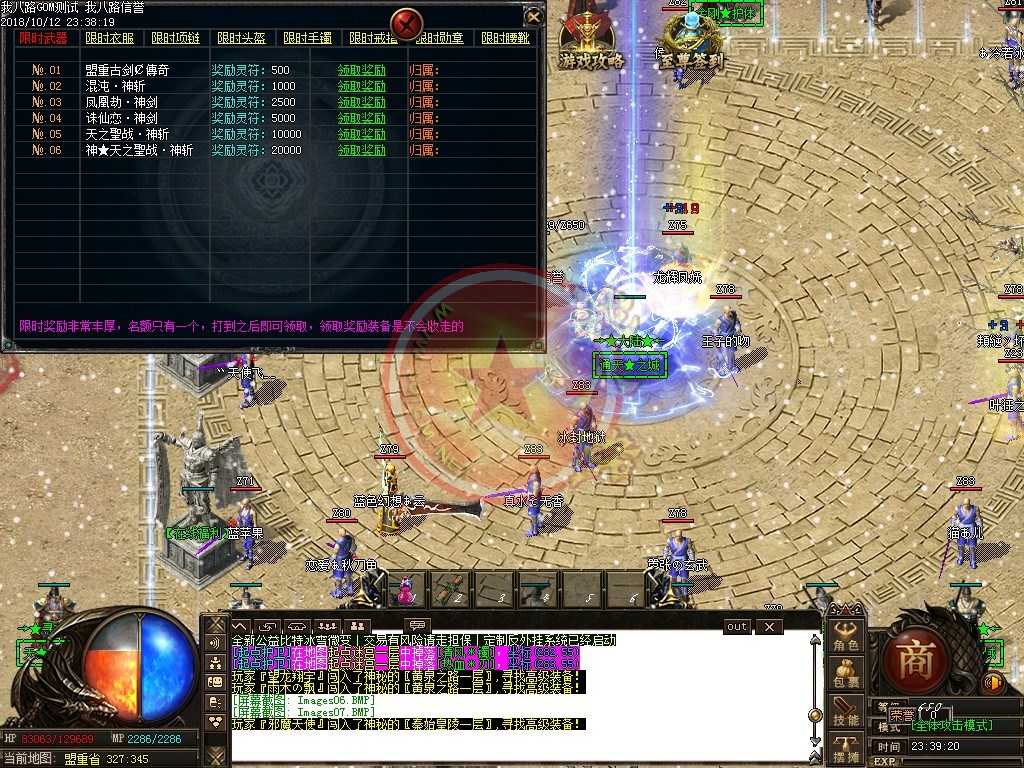Screen dimensions: 1024x768
Task: Open the 摆摊 stall button
Action: [x=846, y=748]
